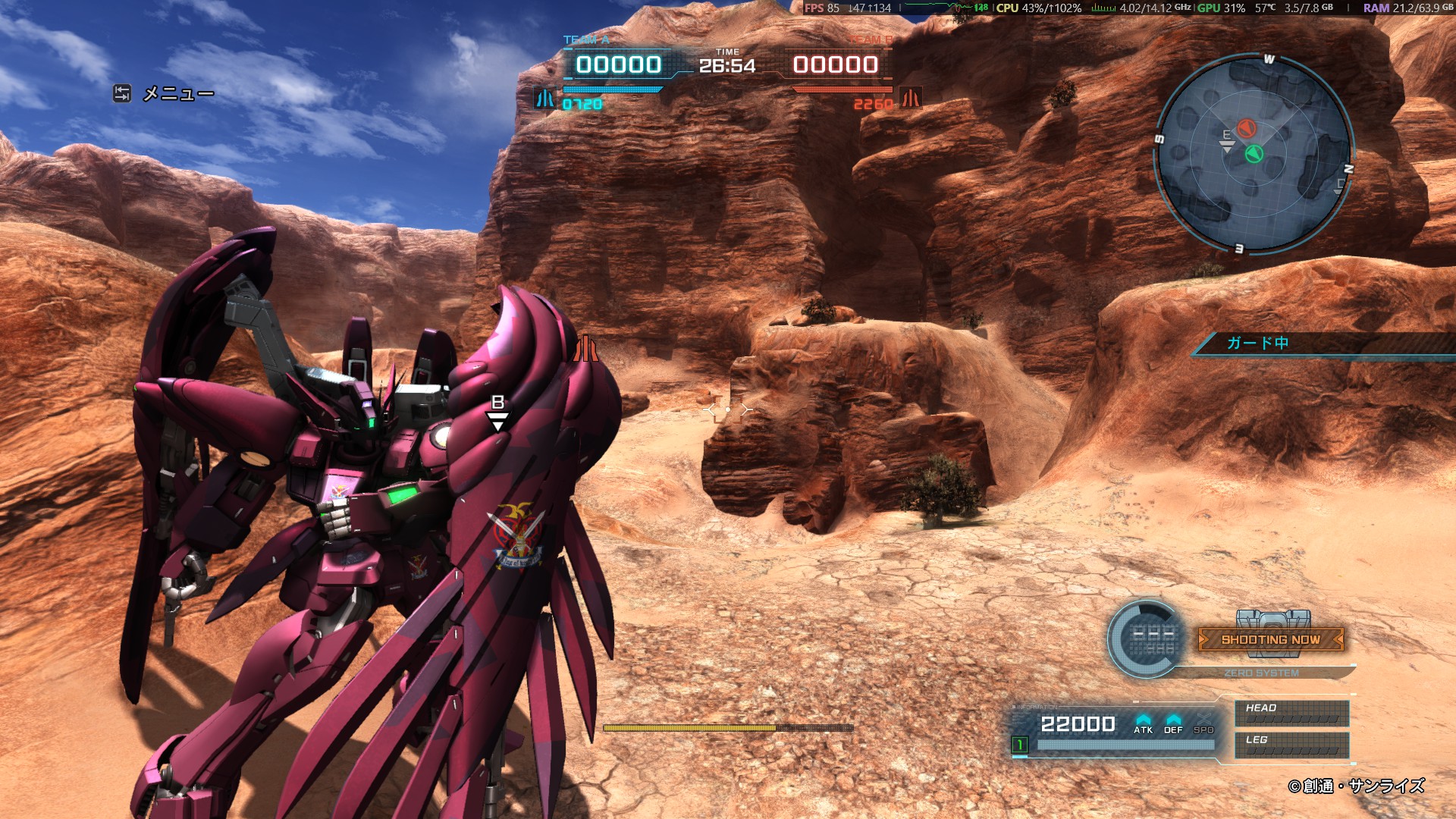The height and width of the screenshot is (819, 1456).
Task: Click the ガード中 status notification
Action: click(x=1257, y=343)
